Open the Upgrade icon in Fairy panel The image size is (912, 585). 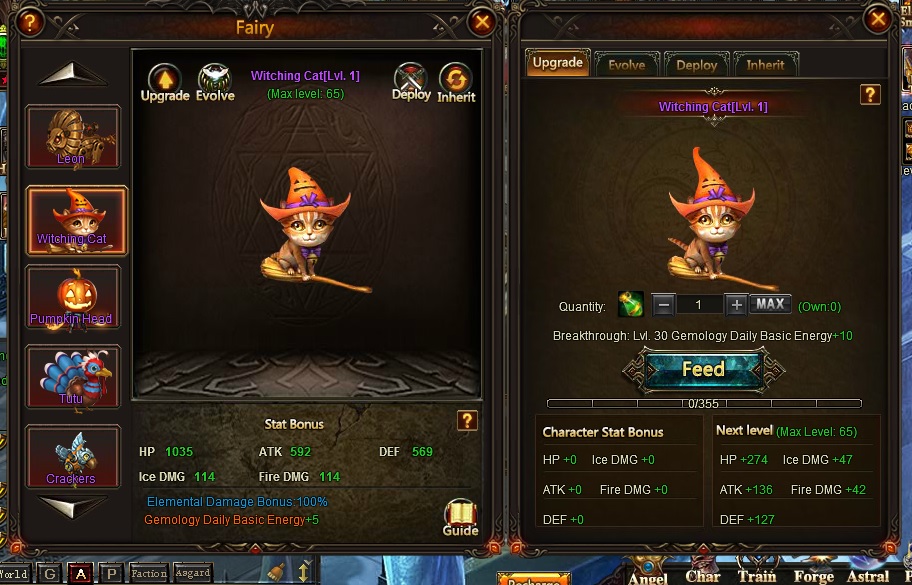[165, 82]
